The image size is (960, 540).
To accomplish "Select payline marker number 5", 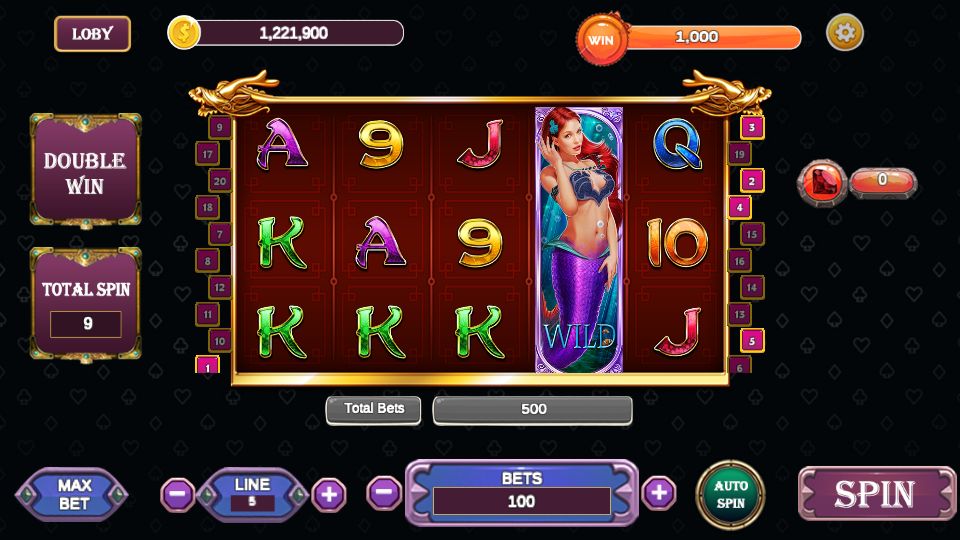I will click(752, 340).
